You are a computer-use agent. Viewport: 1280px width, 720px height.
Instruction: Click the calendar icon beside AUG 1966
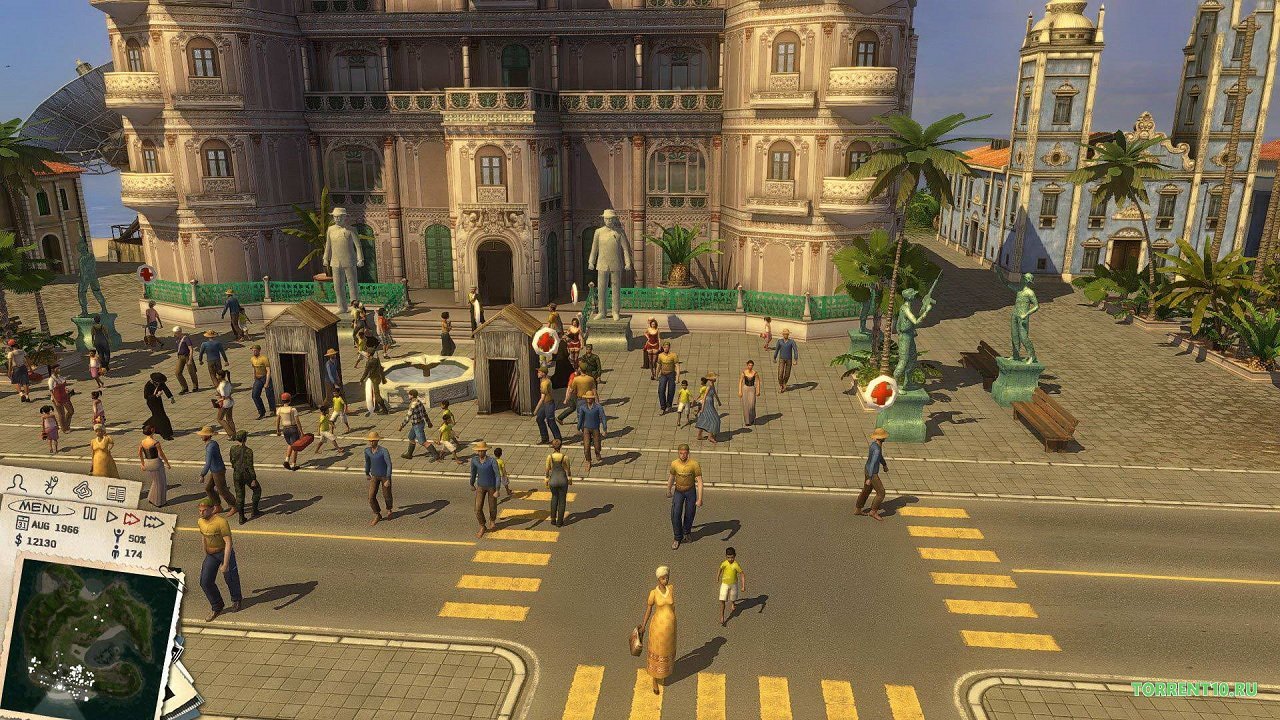point(23,522)
